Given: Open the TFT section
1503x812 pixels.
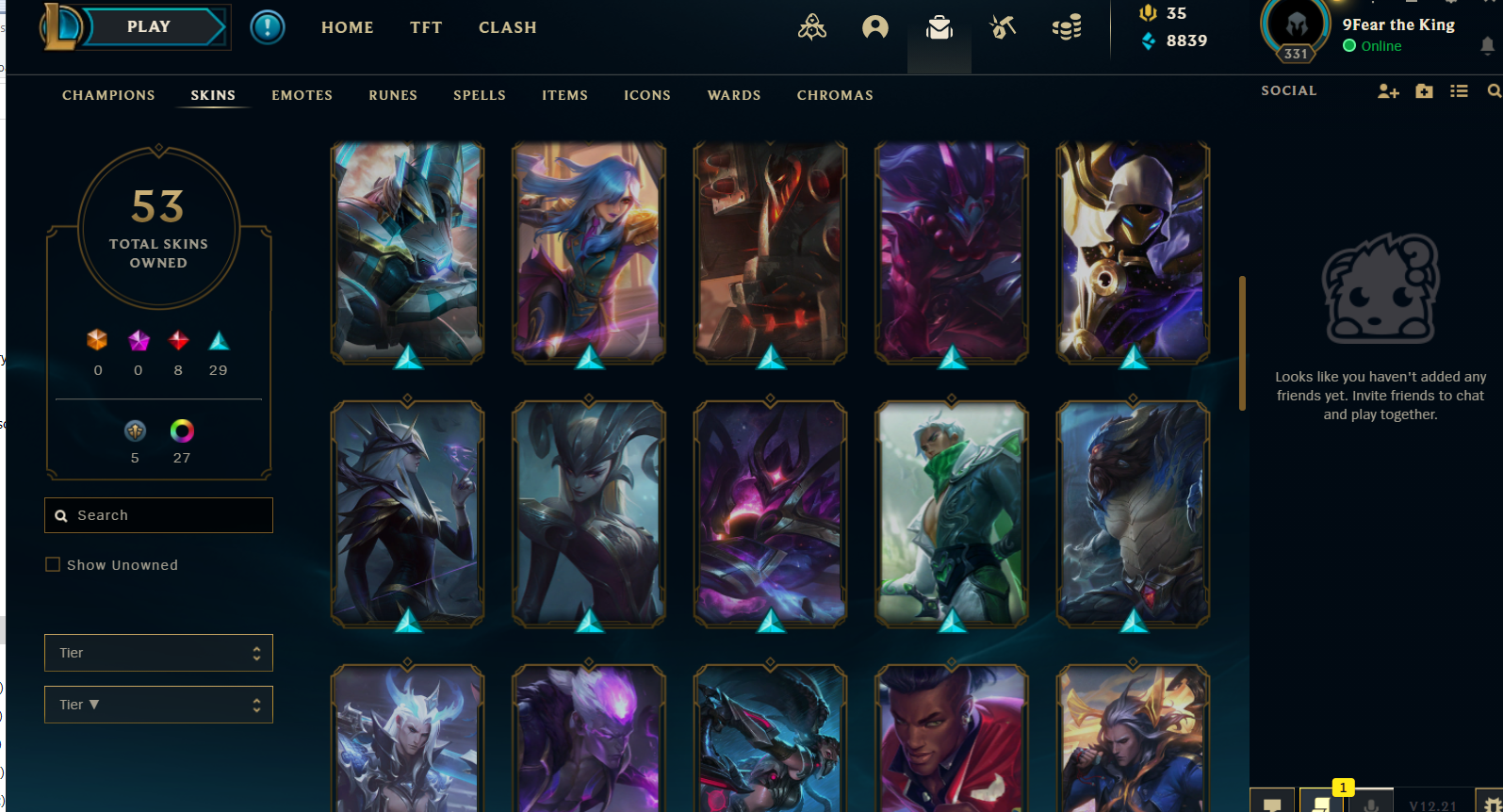Looking at the screenshot, I should [x=426, y=28].
